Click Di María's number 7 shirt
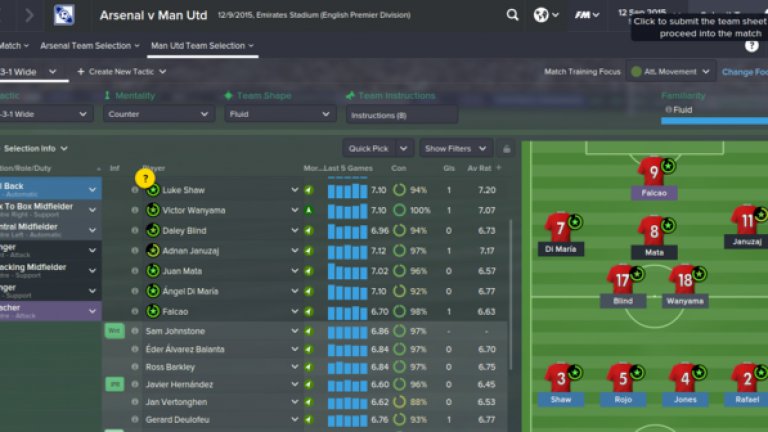 (x=559, y=230)
